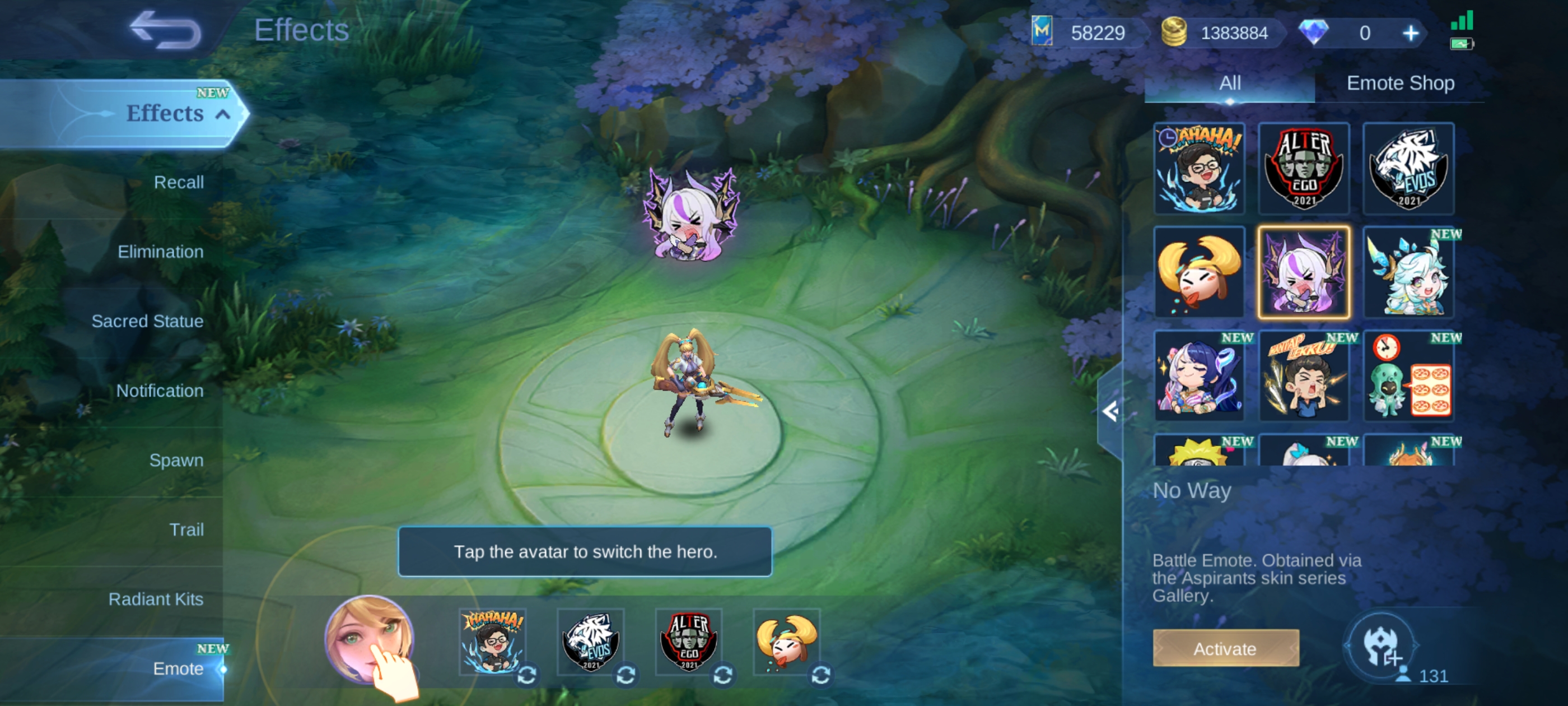Open the Recall effects section
Image resolution: width=1568 pixels, height=706 pixels.
point(178,182)
